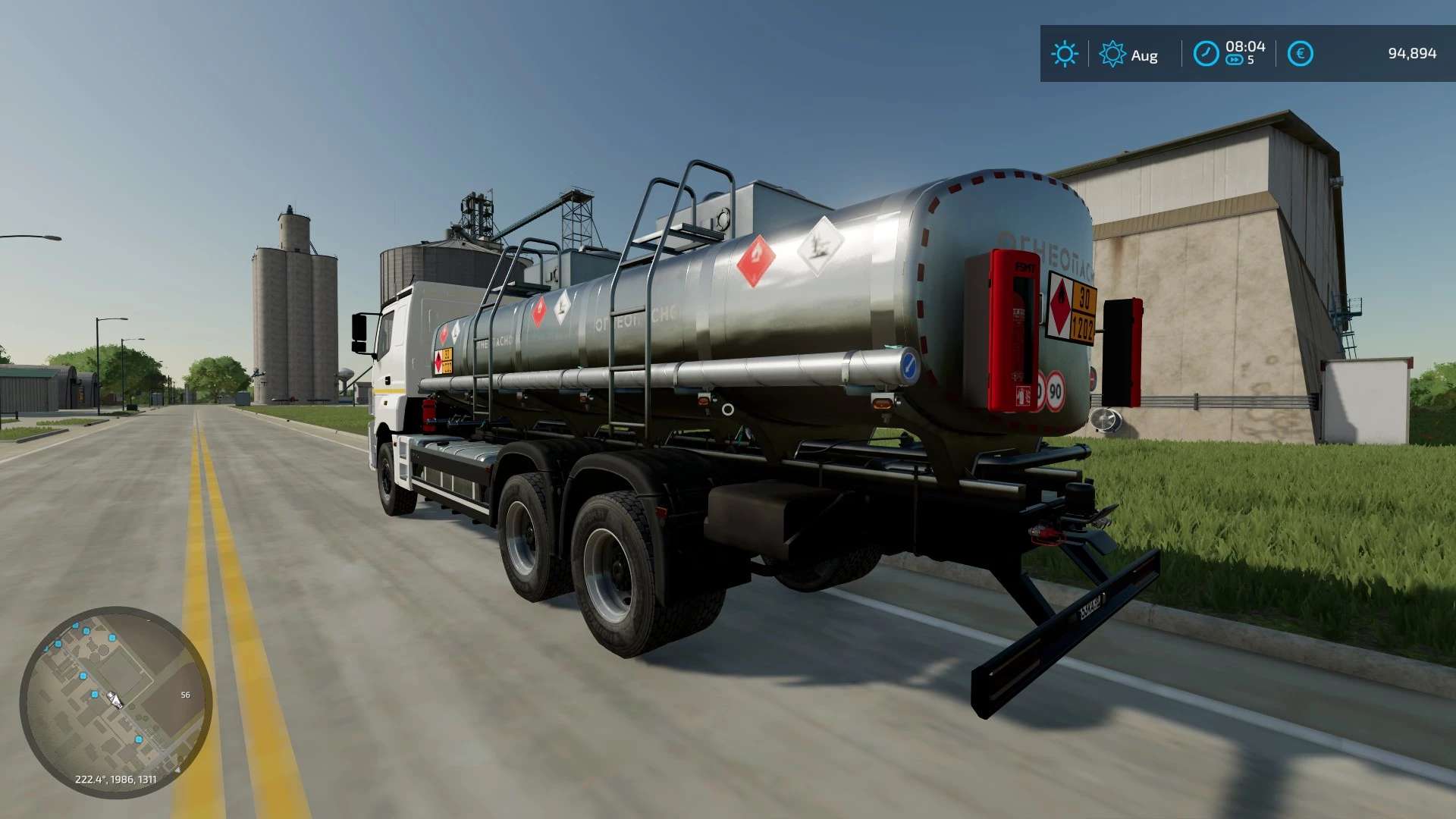Click the sunny weather icon
Screen dimensions: 1456x819
pyautogui.click(x=1064, y=54)
